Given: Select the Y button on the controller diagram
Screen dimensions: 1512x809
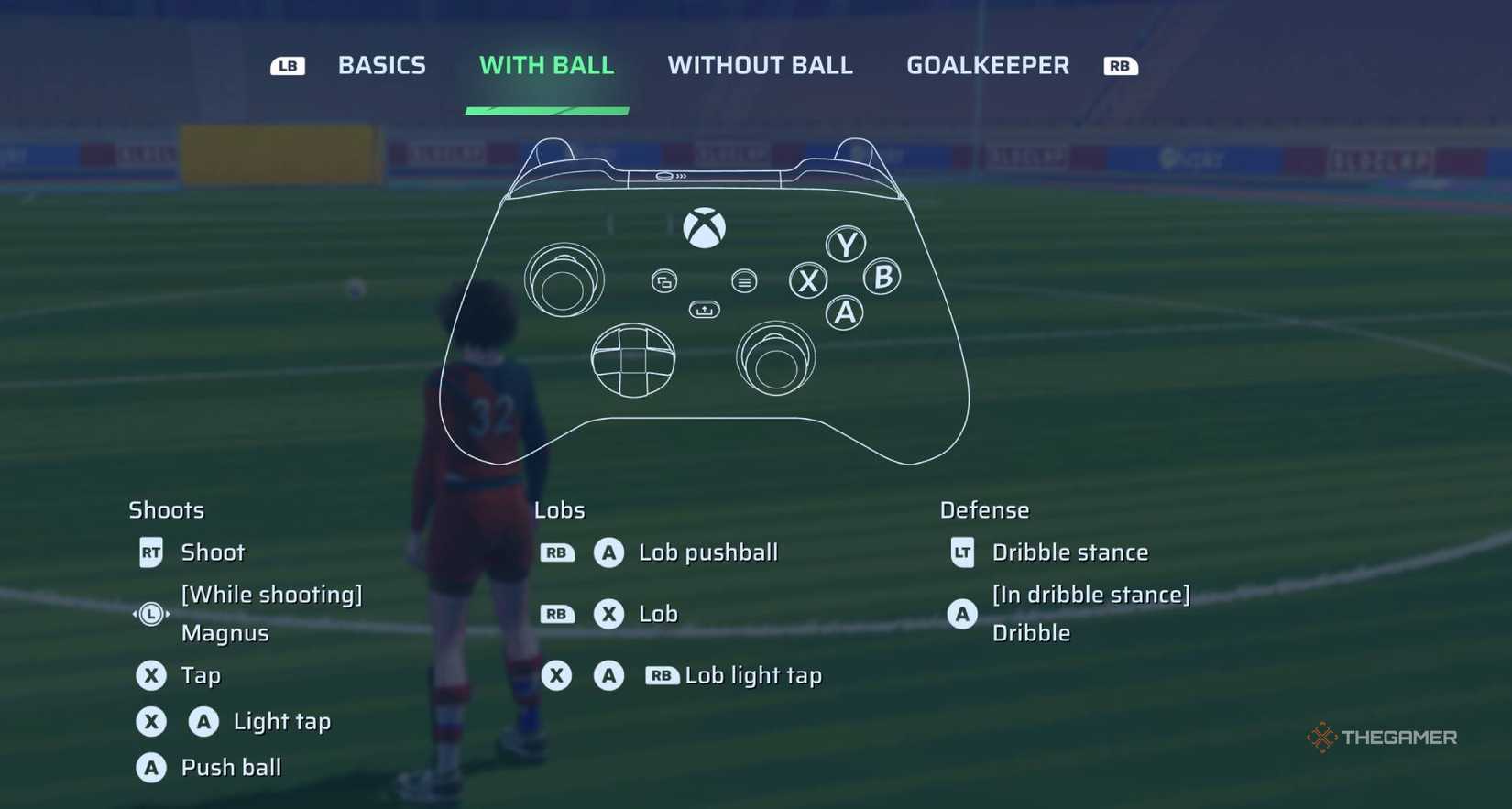Looking at the screenshot, I should click(x=844, y=245).
